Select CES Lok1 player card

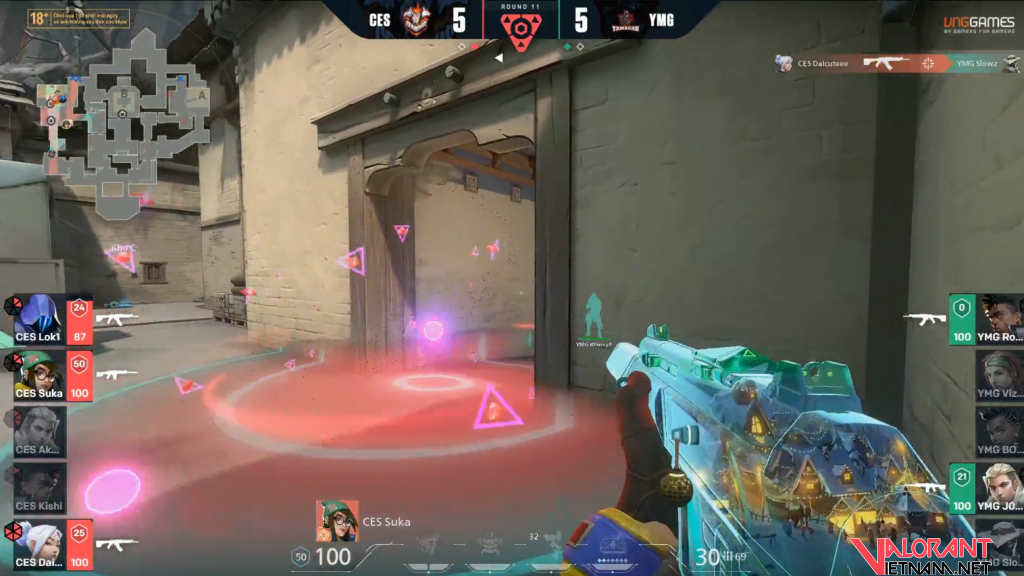coord(40,321)
